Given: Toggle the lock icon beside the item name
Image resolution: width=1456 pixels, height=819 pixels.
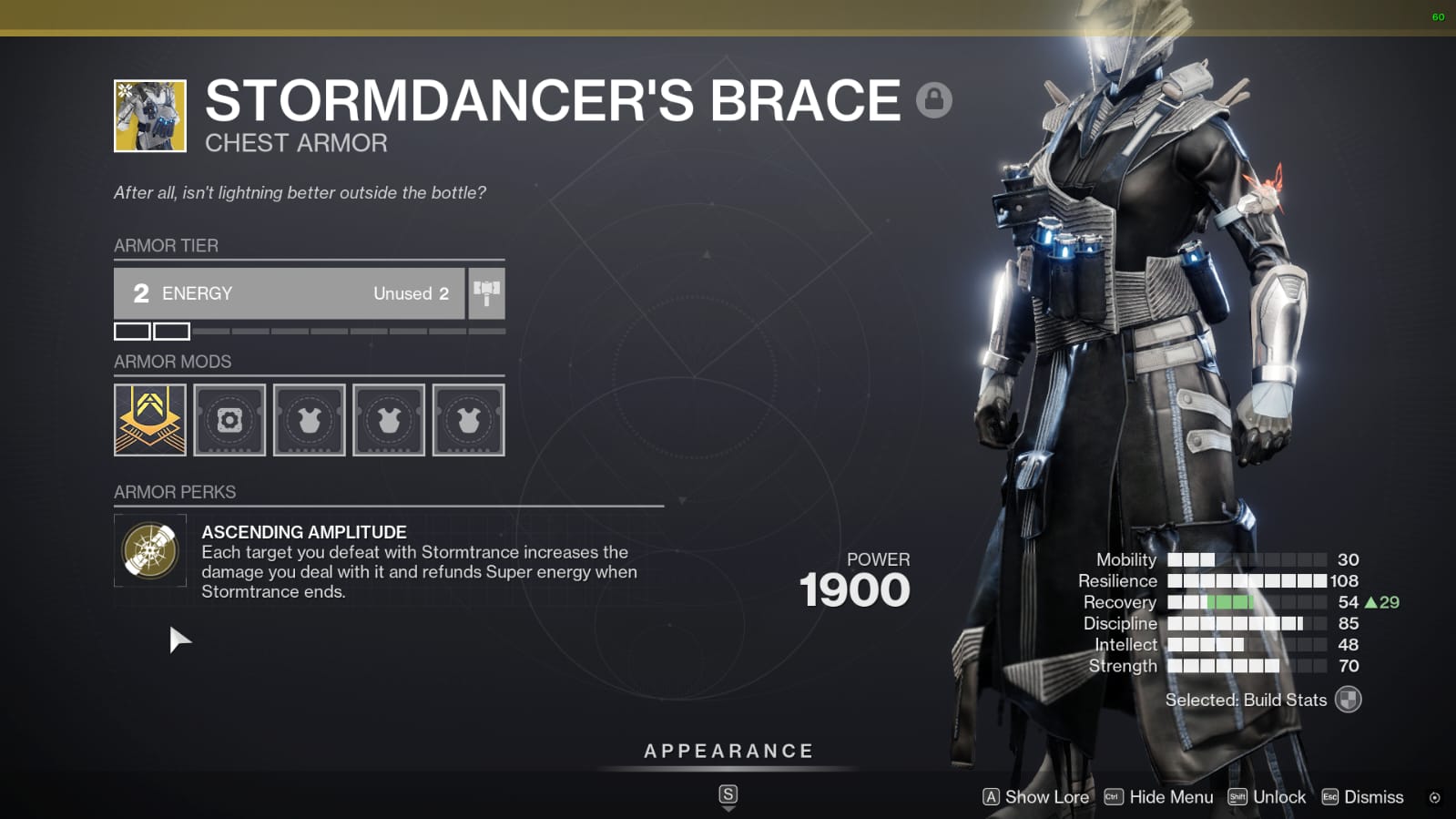Looking at the screenshot, I should click(x=933, y=99).
